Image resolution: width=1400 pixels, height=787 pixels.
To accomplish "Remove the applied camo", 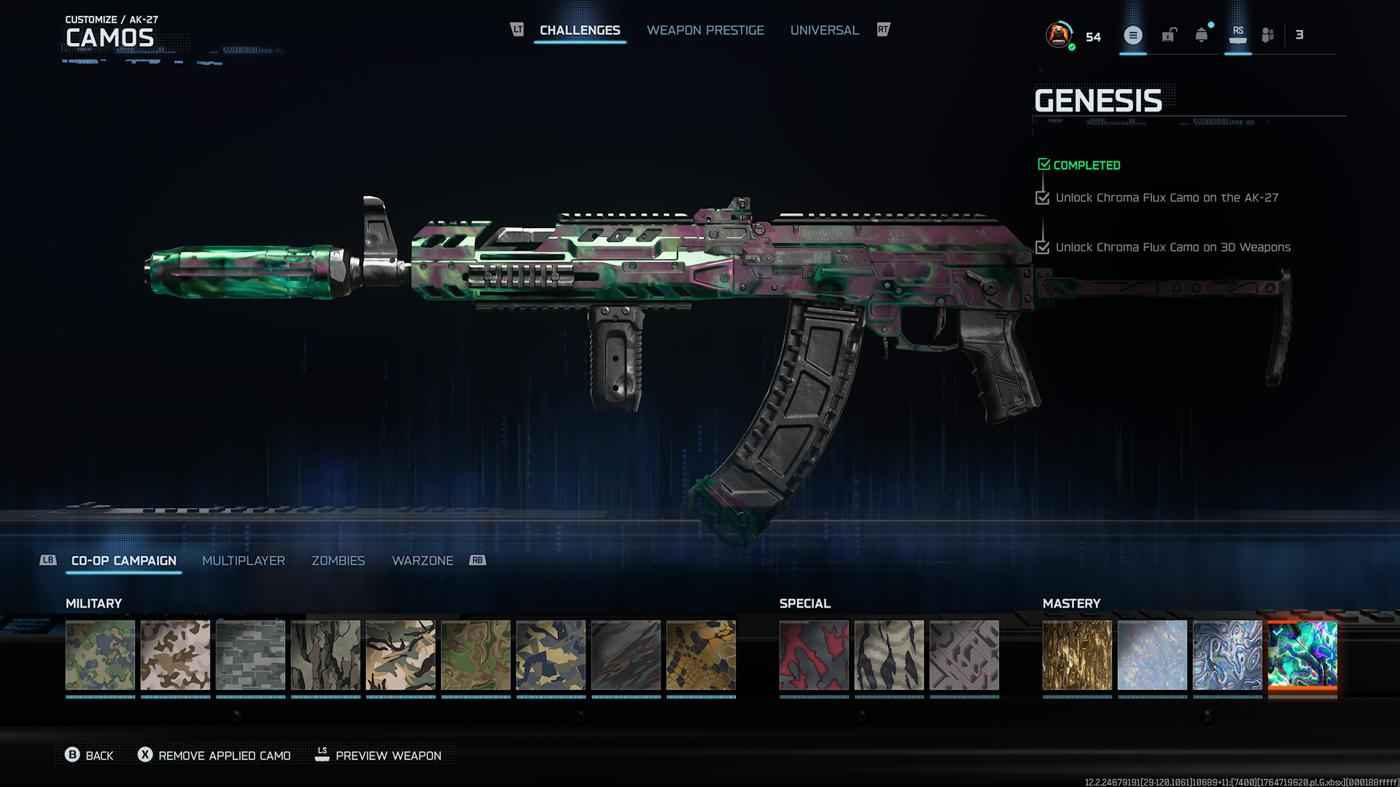I will (x=214, y=755).
